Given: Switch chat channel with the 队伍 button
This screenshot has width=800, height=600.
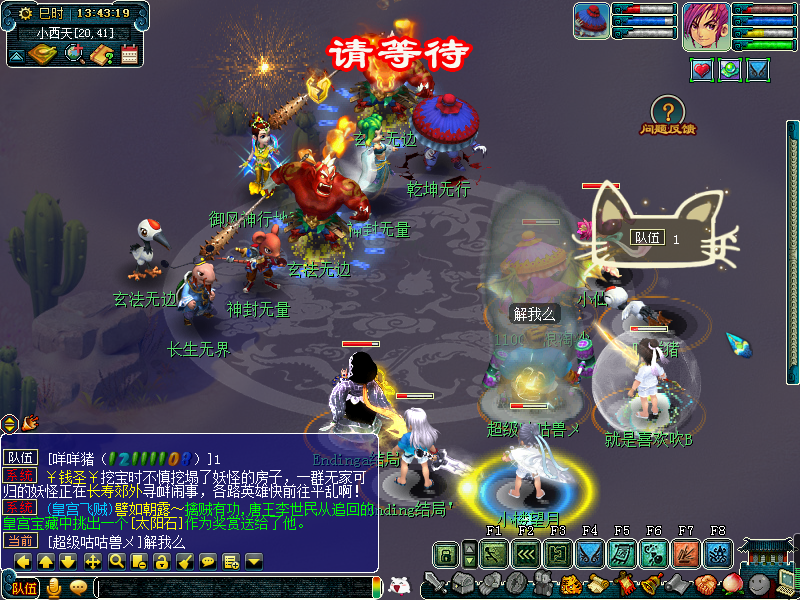Looking at the screenshot, I should point(24,588).
